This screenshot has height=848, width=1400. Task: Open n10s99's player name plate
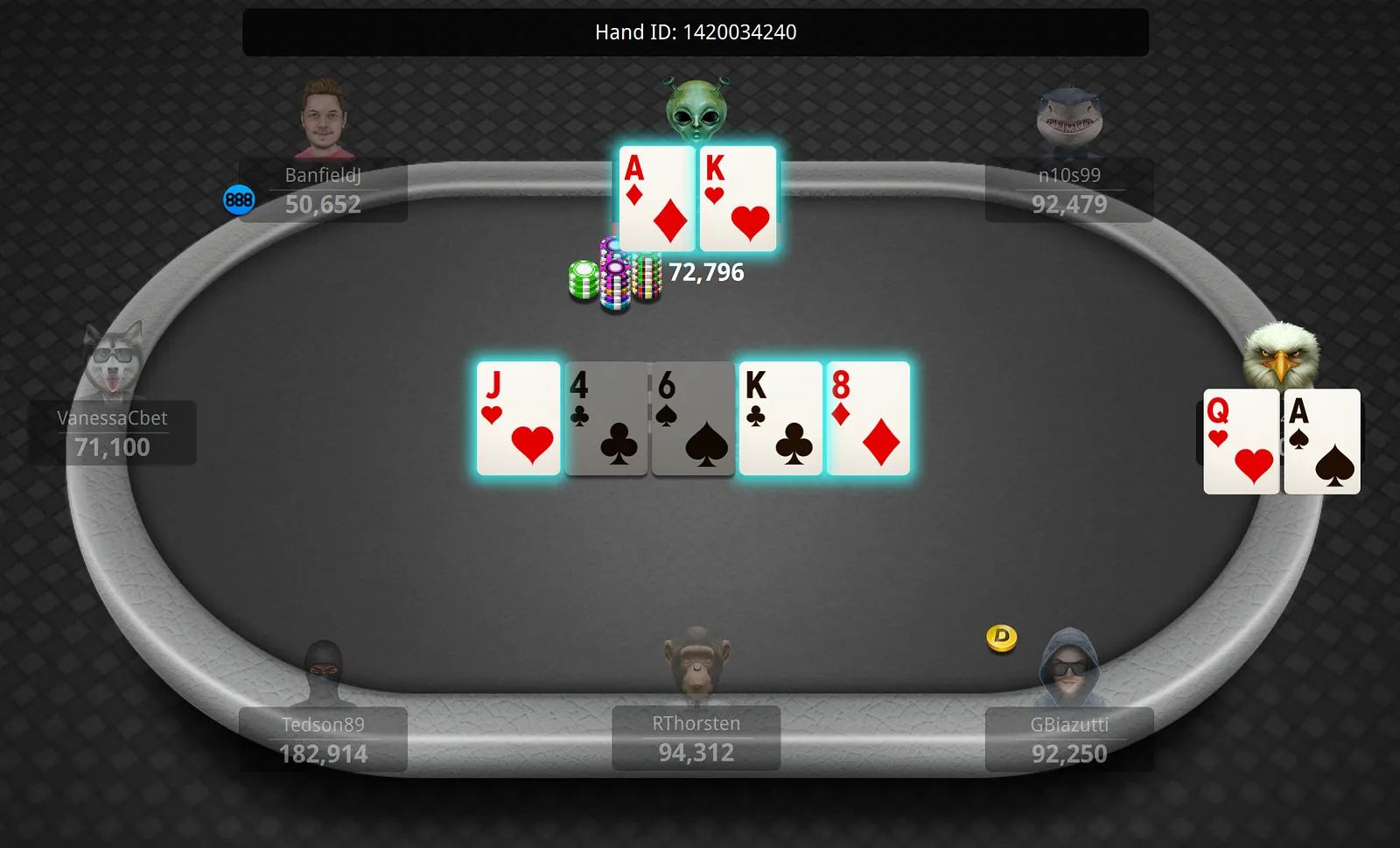point(1068,190)
